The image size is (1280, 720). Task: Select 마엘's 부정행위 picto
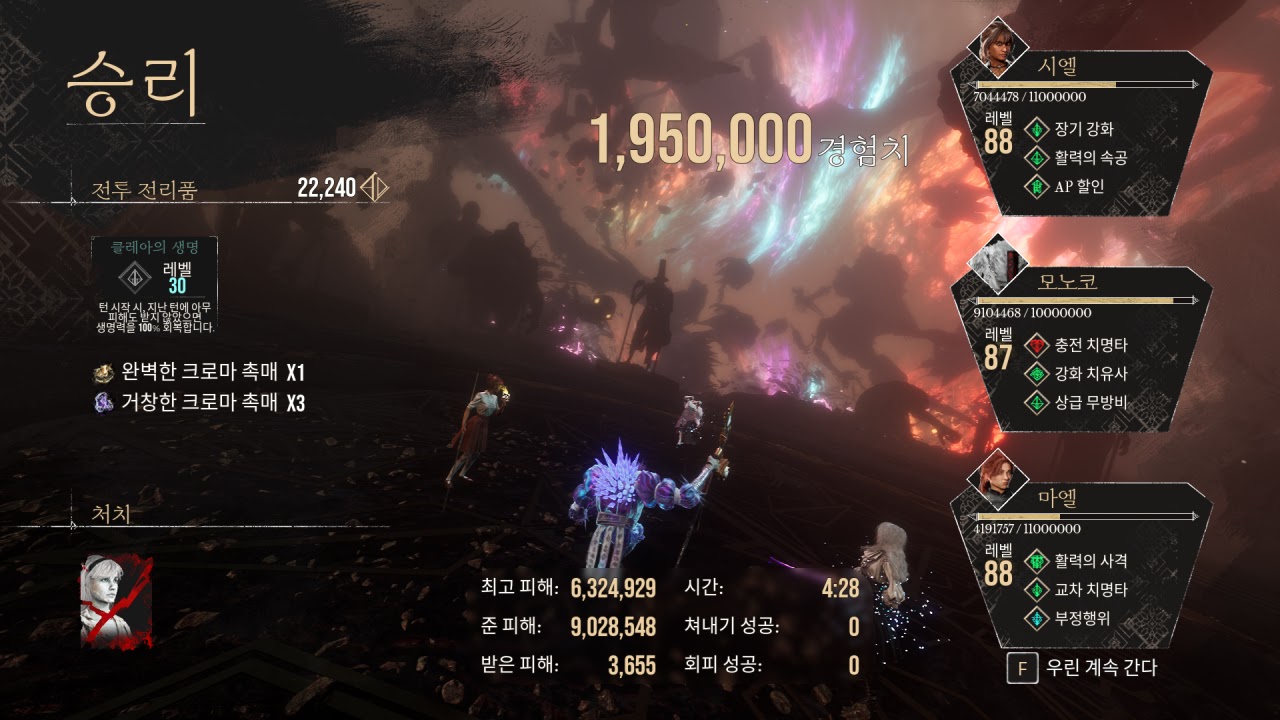tap(1070, 619)
